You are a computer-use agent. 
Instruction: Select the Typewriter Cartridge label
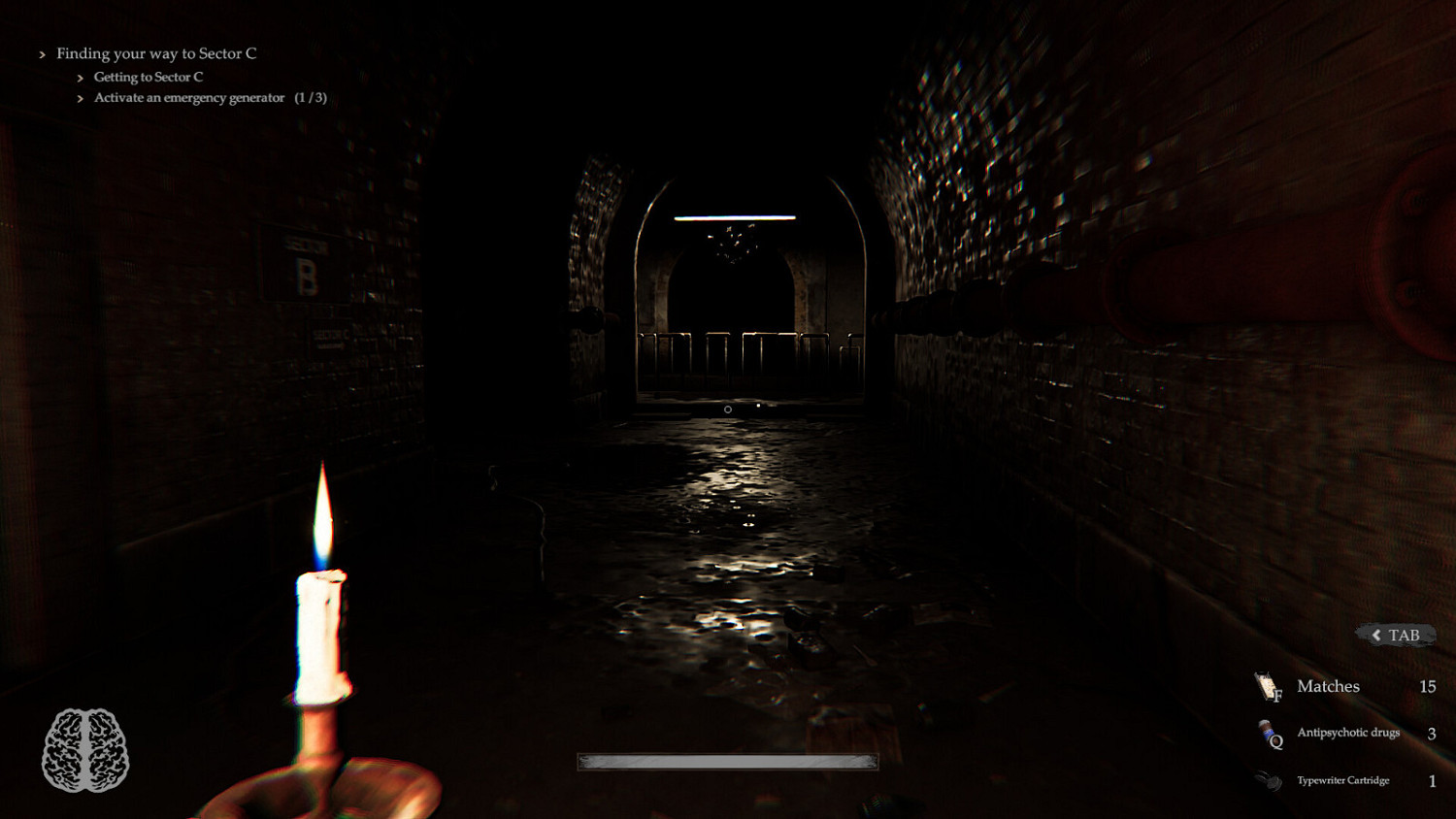coord(1342,779)
